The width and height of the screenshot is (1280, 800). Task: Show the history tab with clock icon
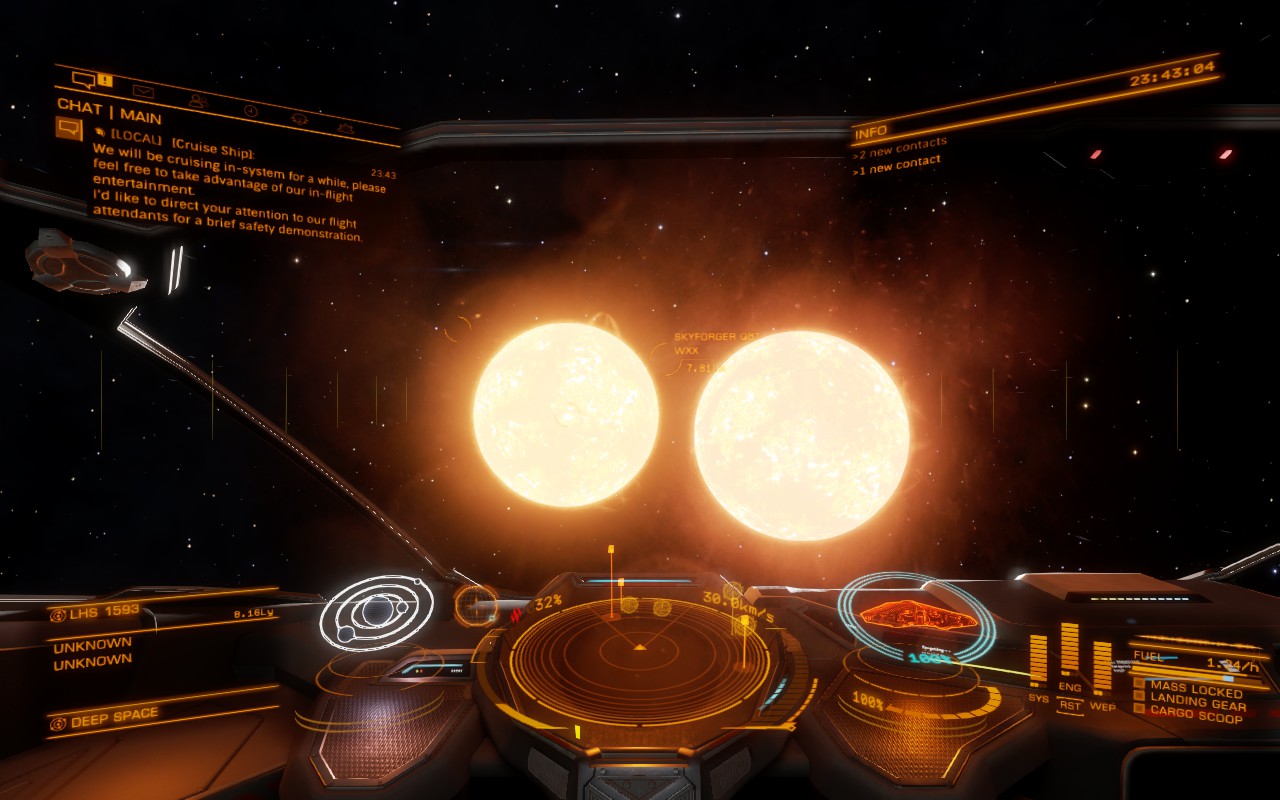251,110
